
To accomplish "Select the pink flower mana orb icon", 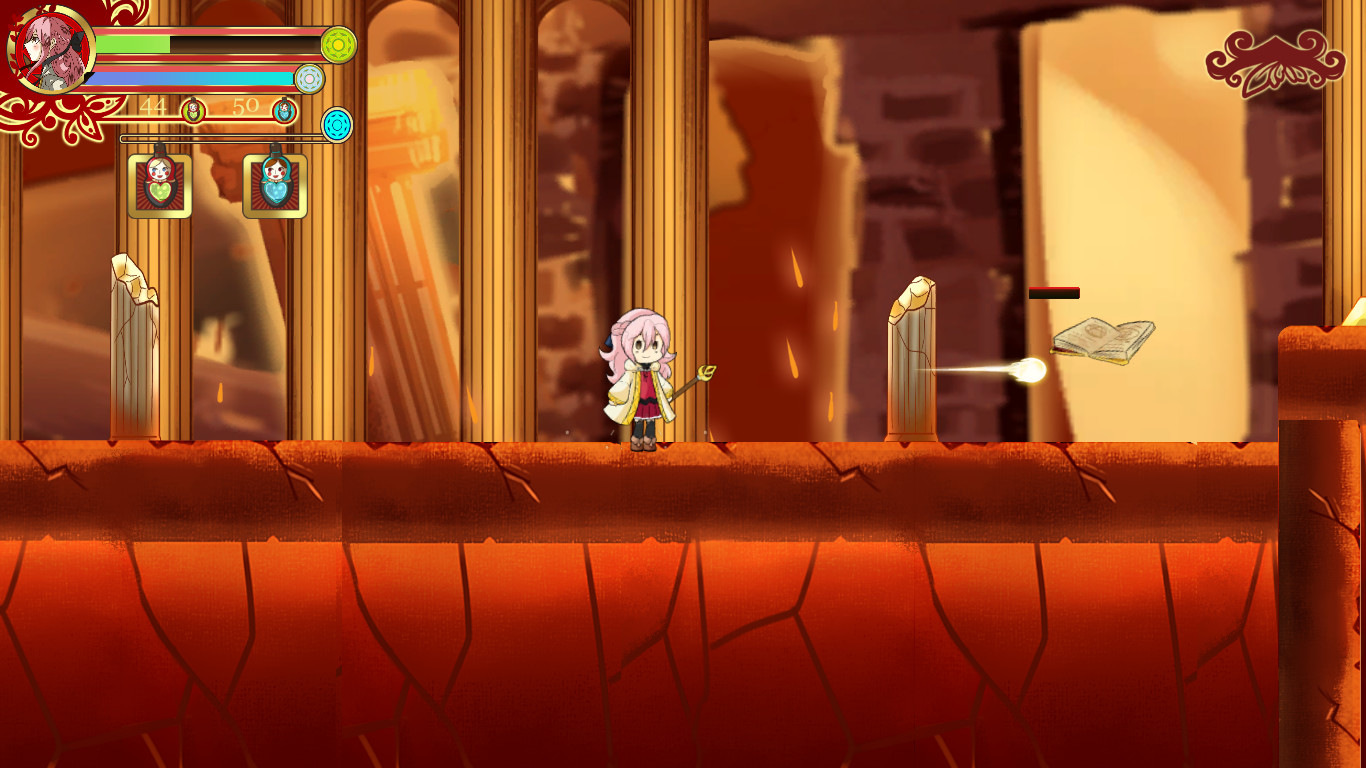I will coord(312,81).
